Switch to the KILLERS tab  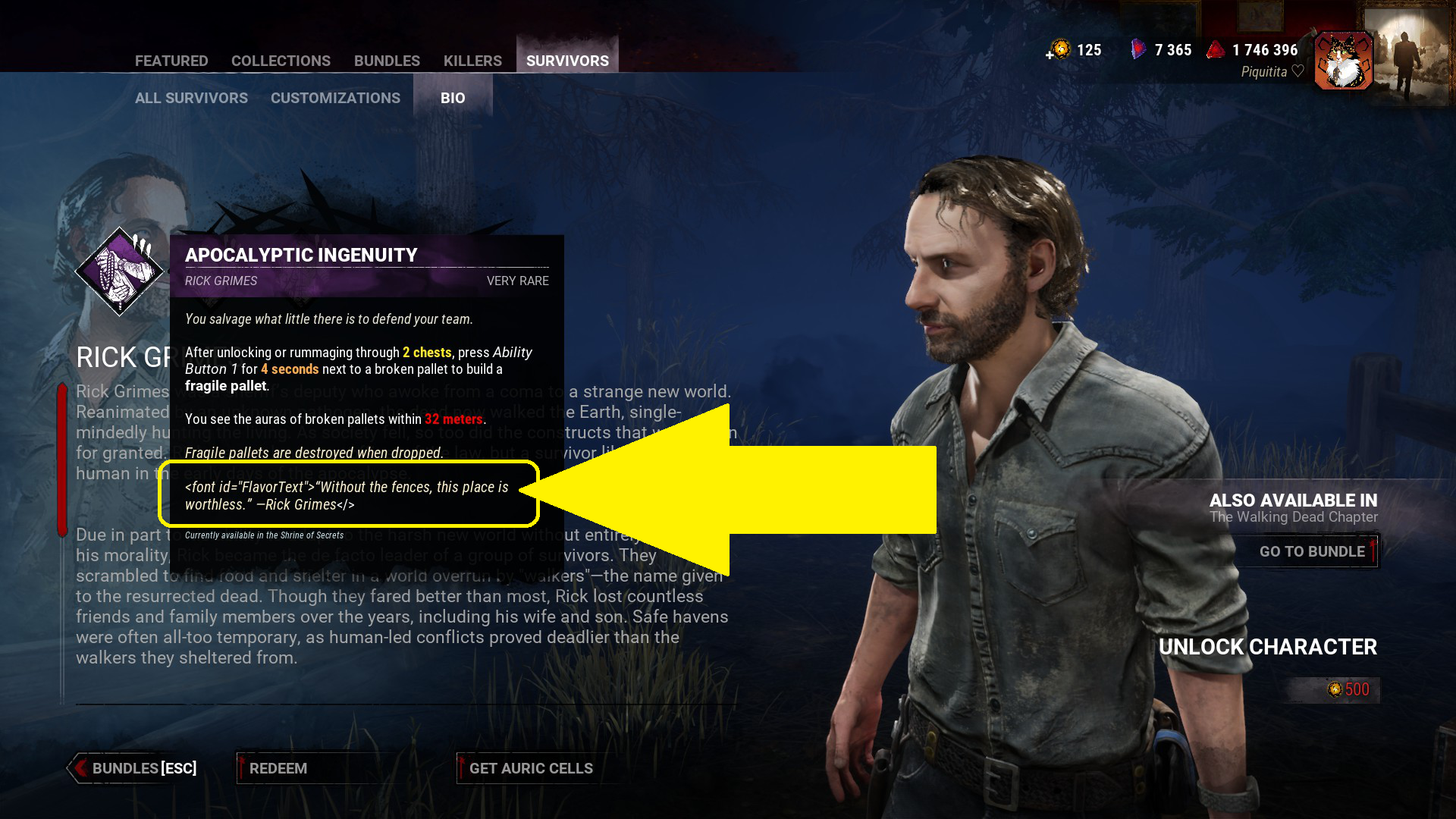472,61
